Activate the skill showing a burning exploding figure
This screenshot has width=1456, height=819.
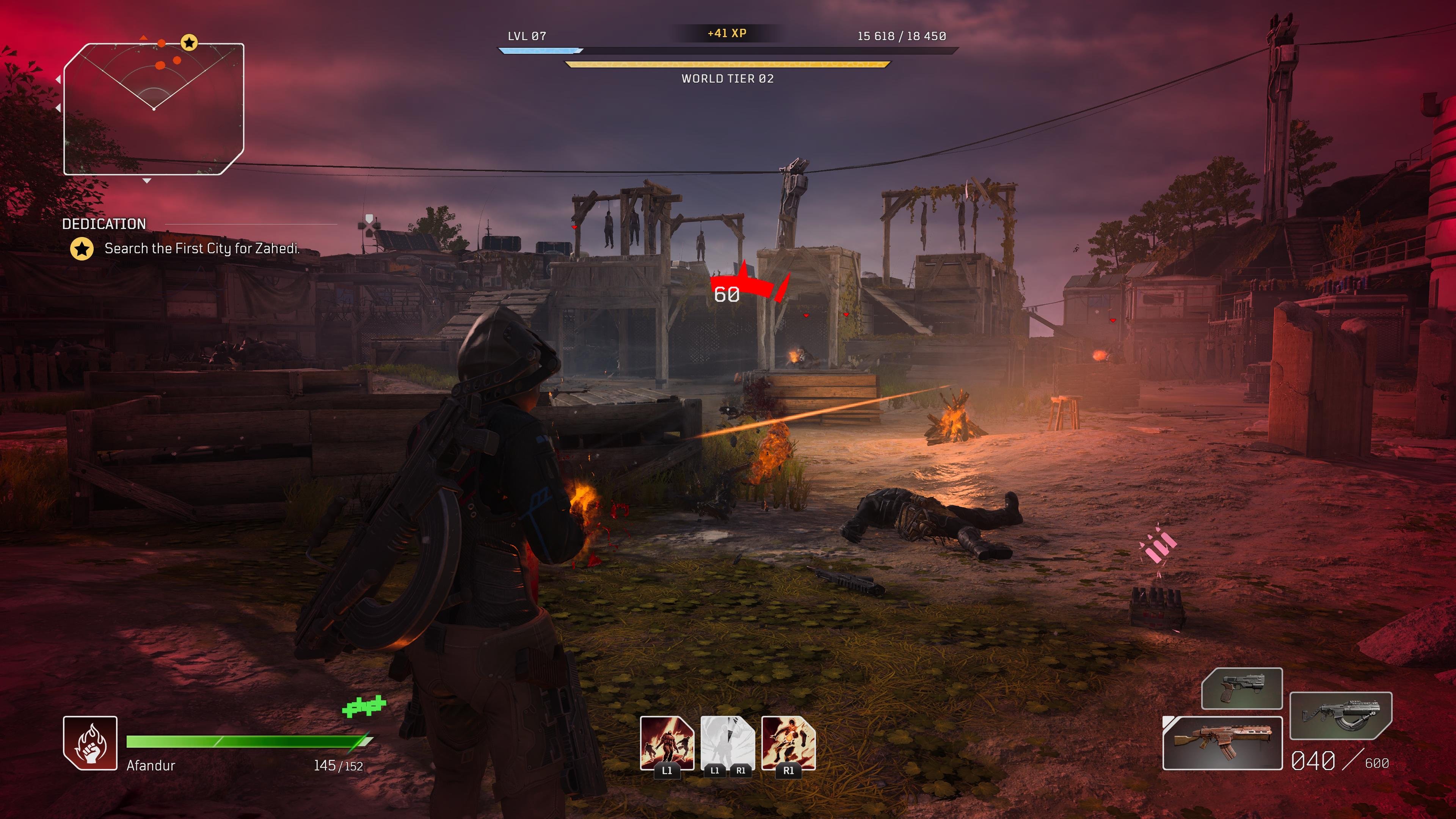[x=788, y=743]
